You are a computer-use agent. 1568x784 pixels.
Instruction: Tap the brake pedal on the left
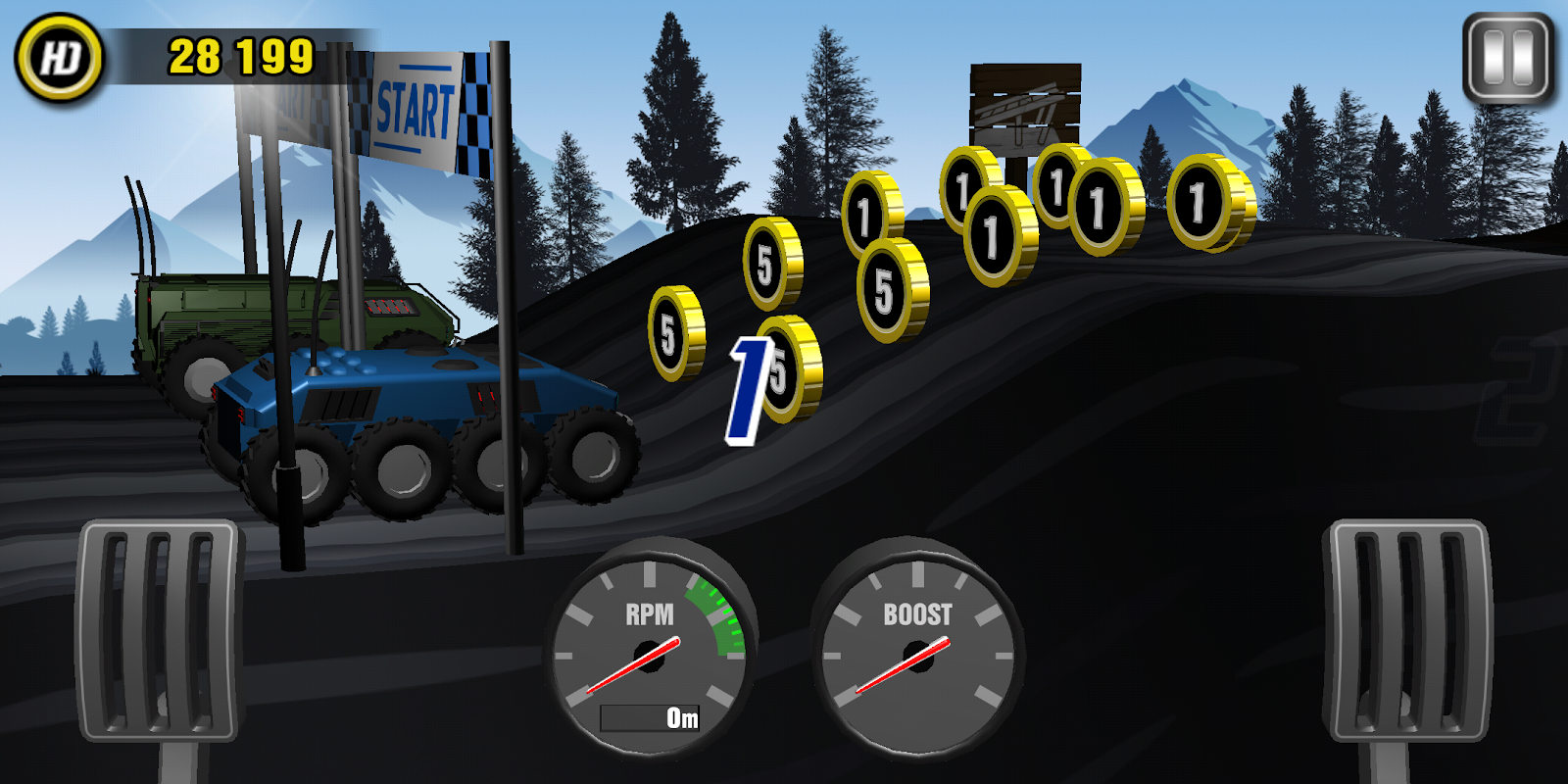(x=159, y=632)
